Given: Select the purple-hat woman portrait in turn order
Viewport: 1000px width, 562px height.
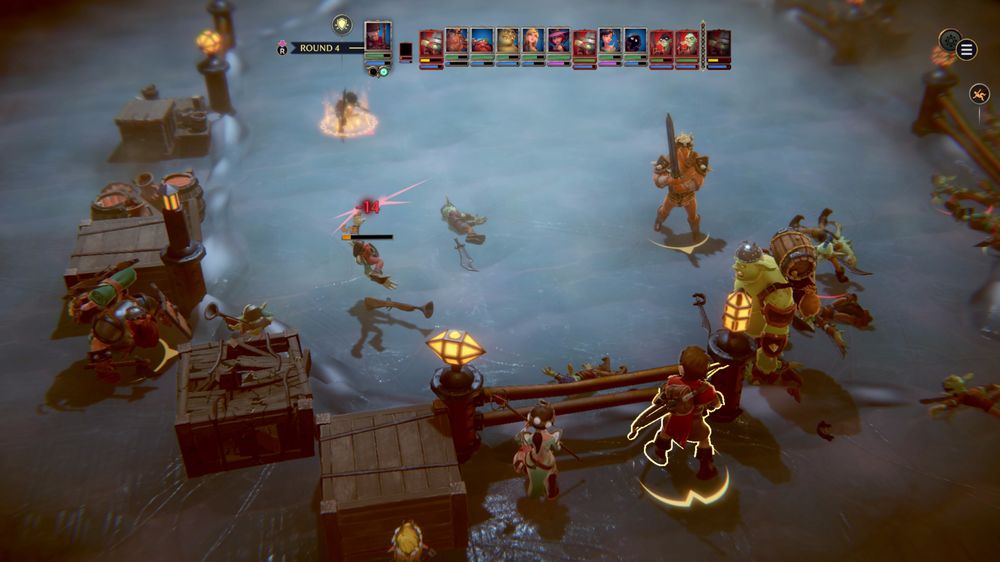Looking at the screenshot, I should click(559, 42).
